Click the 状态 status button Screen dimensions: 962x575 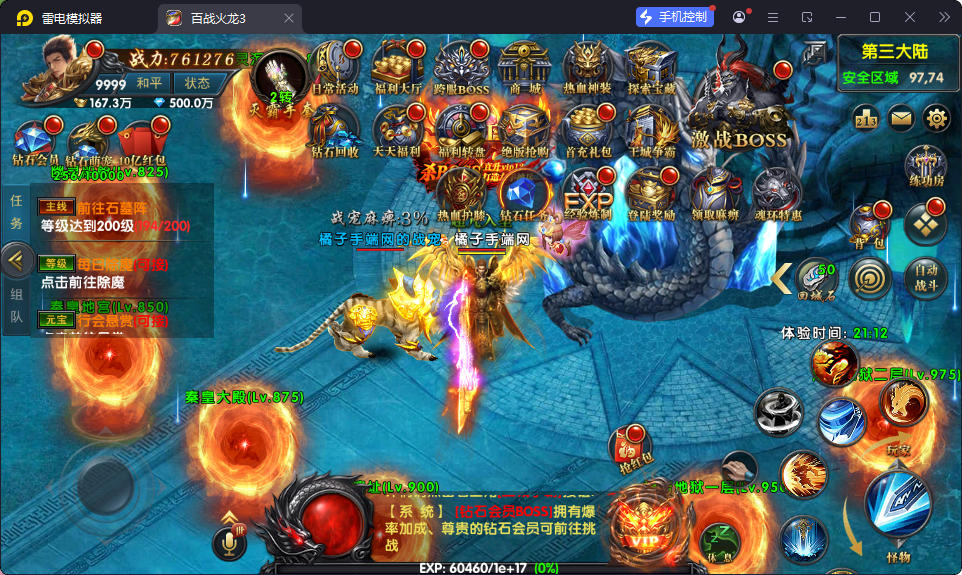coord(197,83)
